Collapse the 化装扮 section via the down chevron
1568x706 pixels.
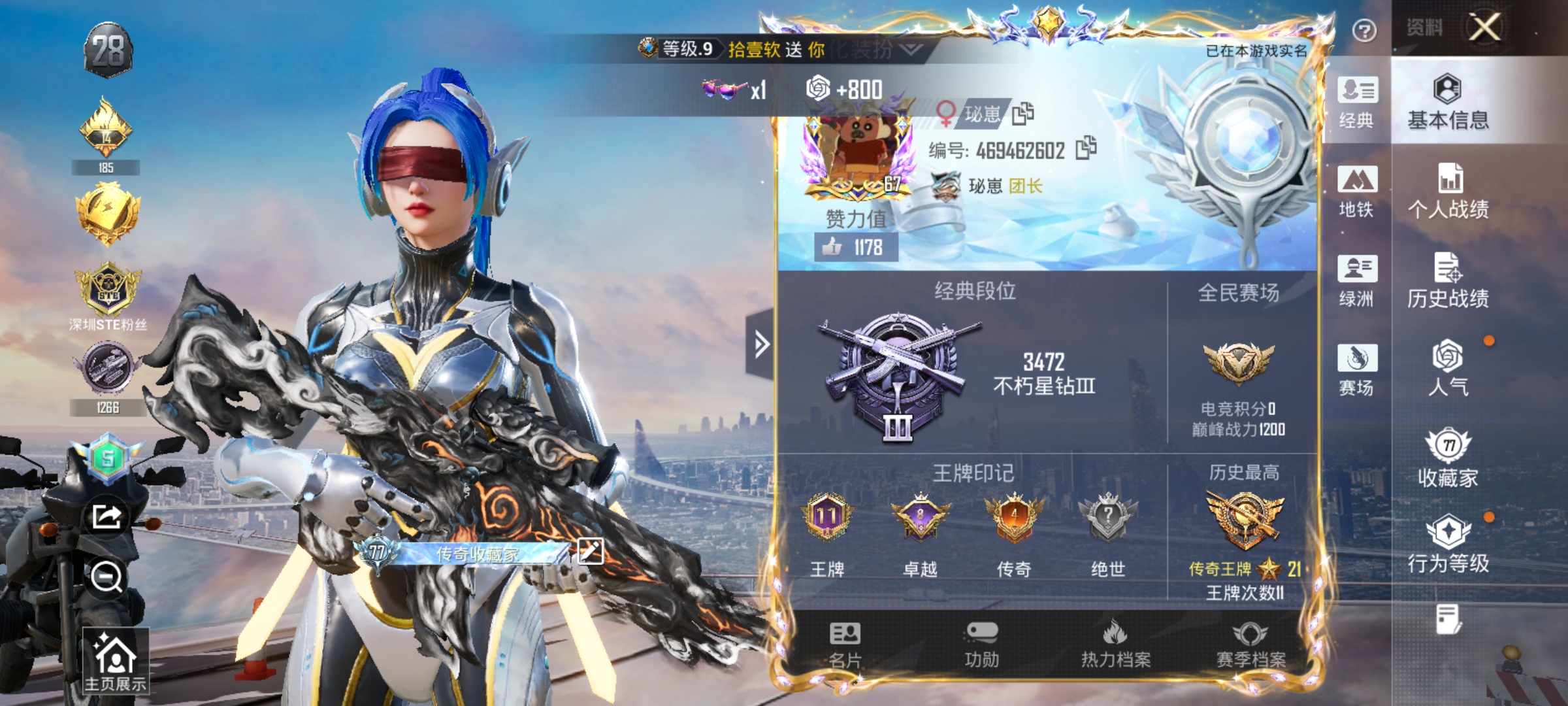pyautogui.click(x=909, y=49)
